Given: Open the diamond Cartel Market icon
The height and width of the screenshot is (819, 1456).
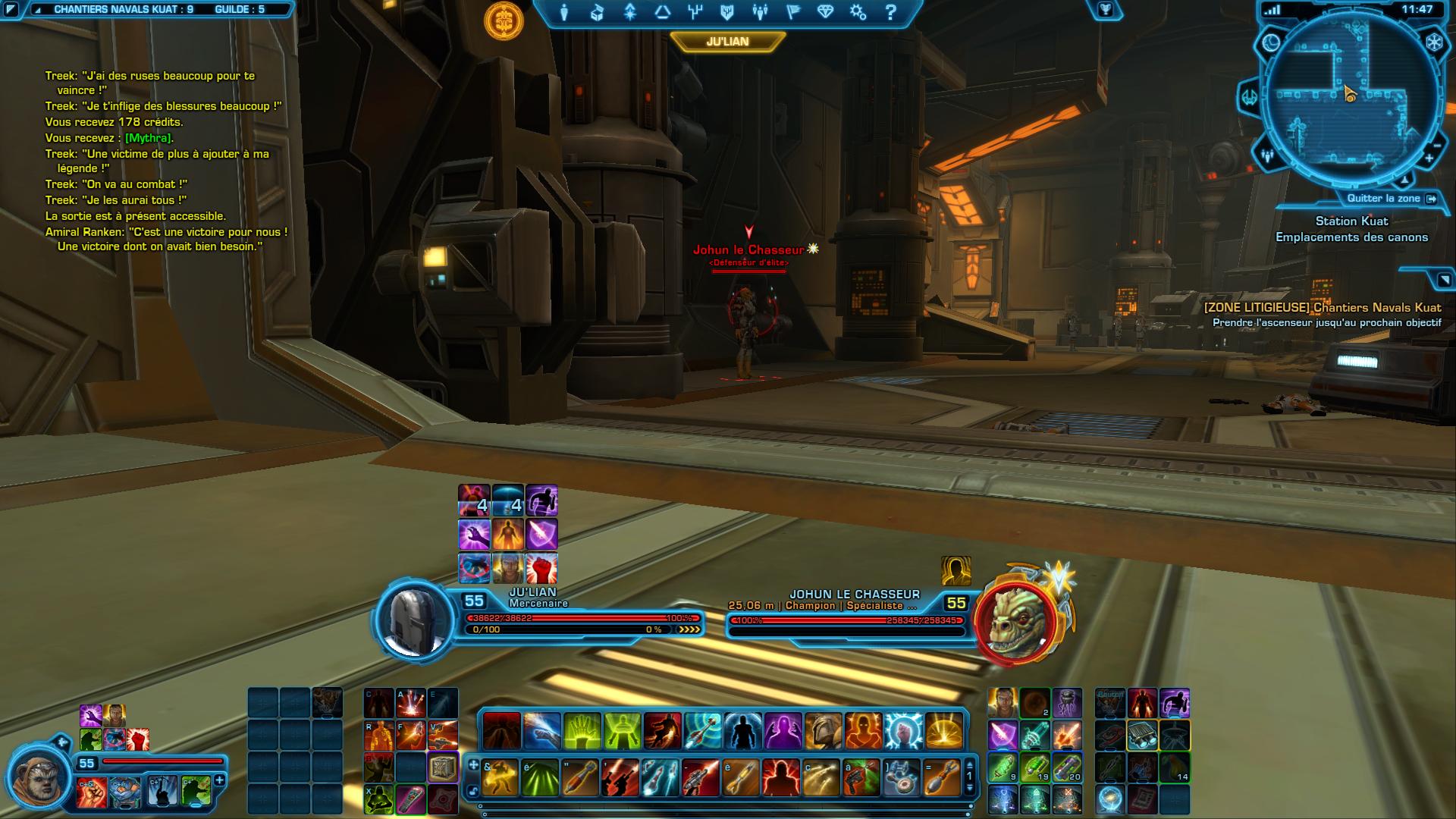Looking at the screenshot, I should pos(825,12).
